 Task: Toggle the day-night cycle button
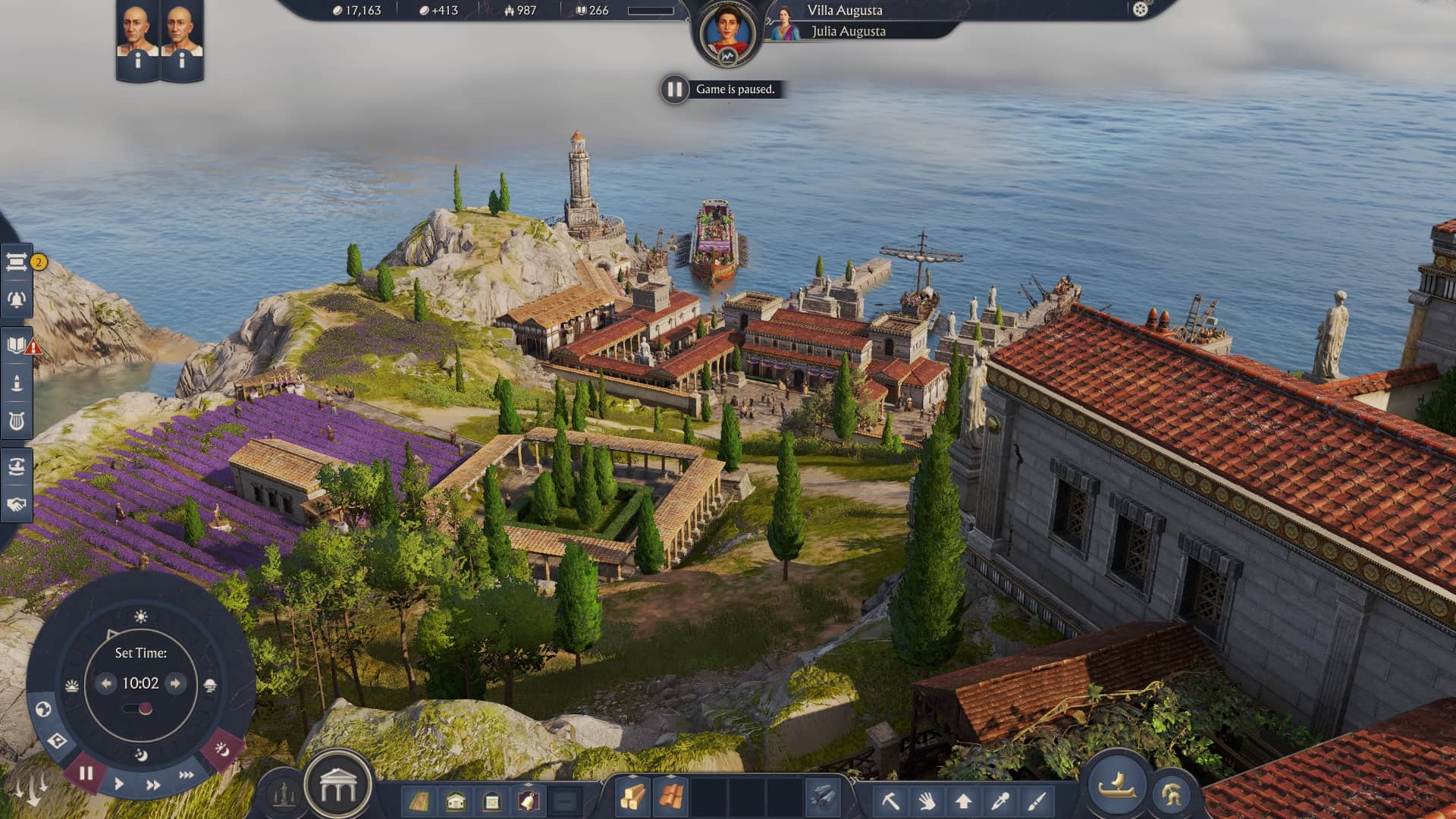[x=222, y=749]
